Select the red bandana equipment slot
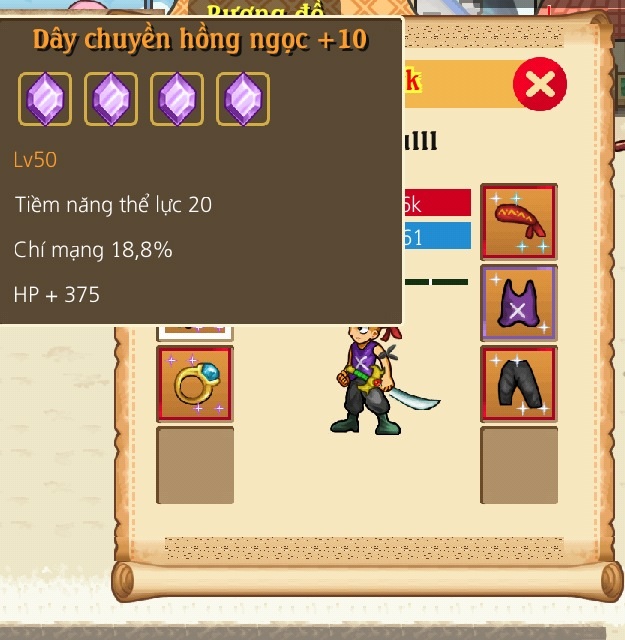This screenshot has height=640, width=625. coord(519,222)
